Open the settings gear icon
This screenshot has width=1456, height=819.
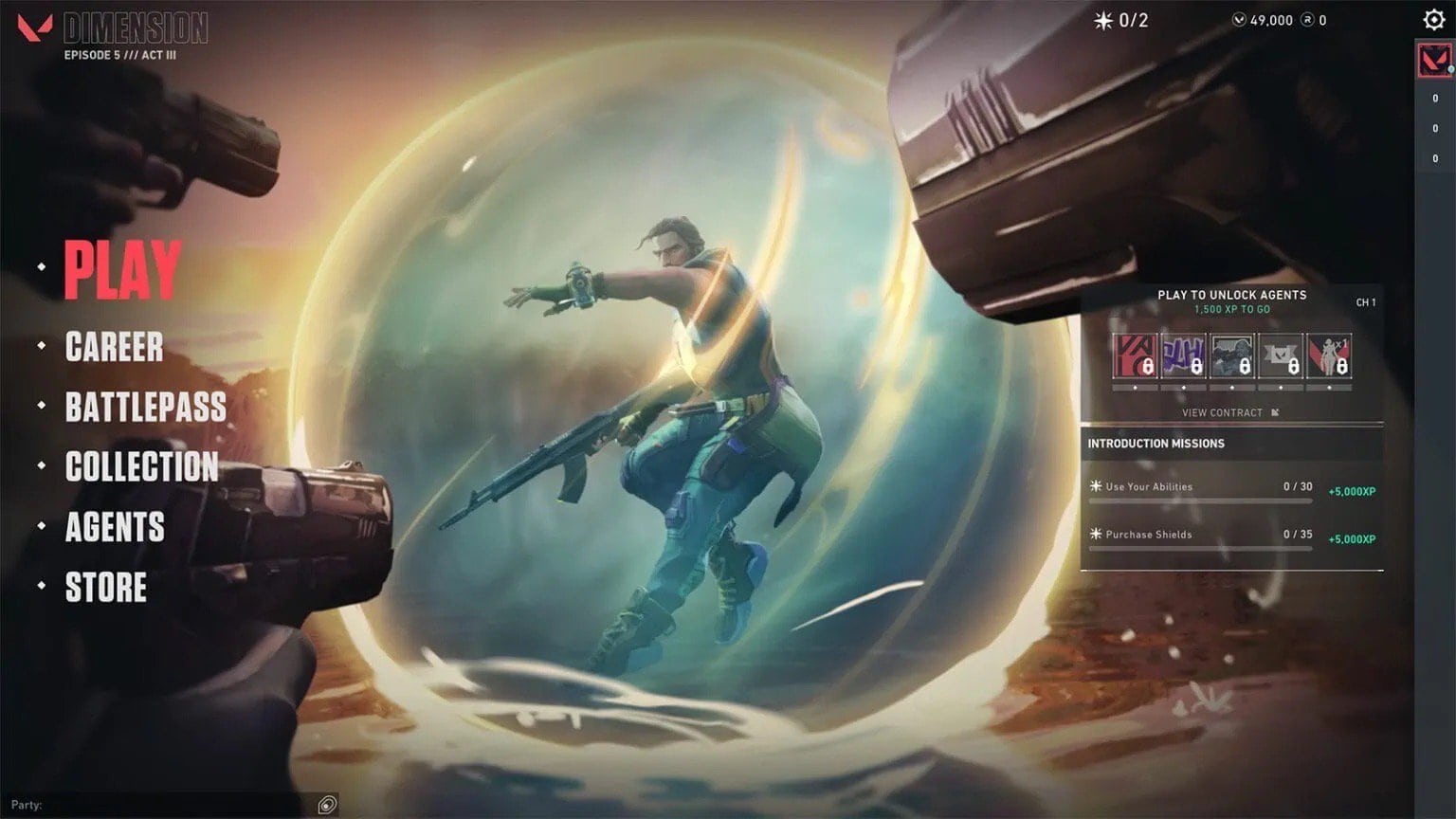click(x=1434, y=19)
